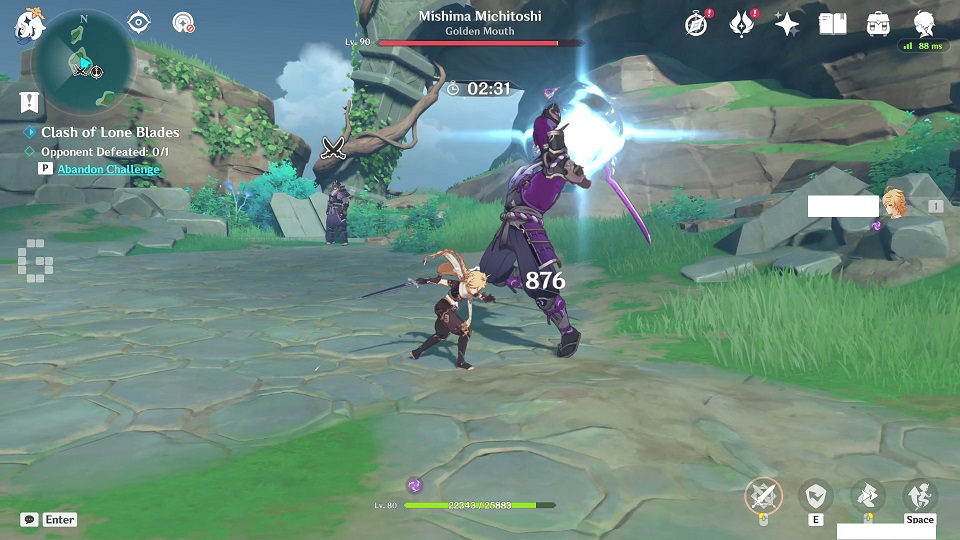This screenshot has width=960, height=540.
Task: Activate the elemental burst icon
Action: tap(867, 495)
